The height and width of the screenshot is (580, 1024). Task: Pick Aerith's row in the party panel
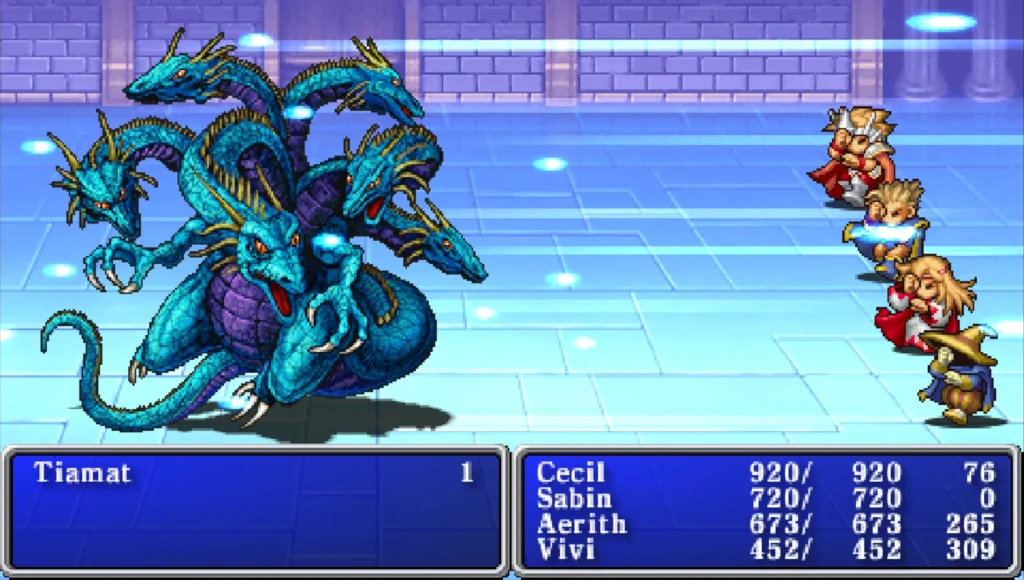pos(582,523)
